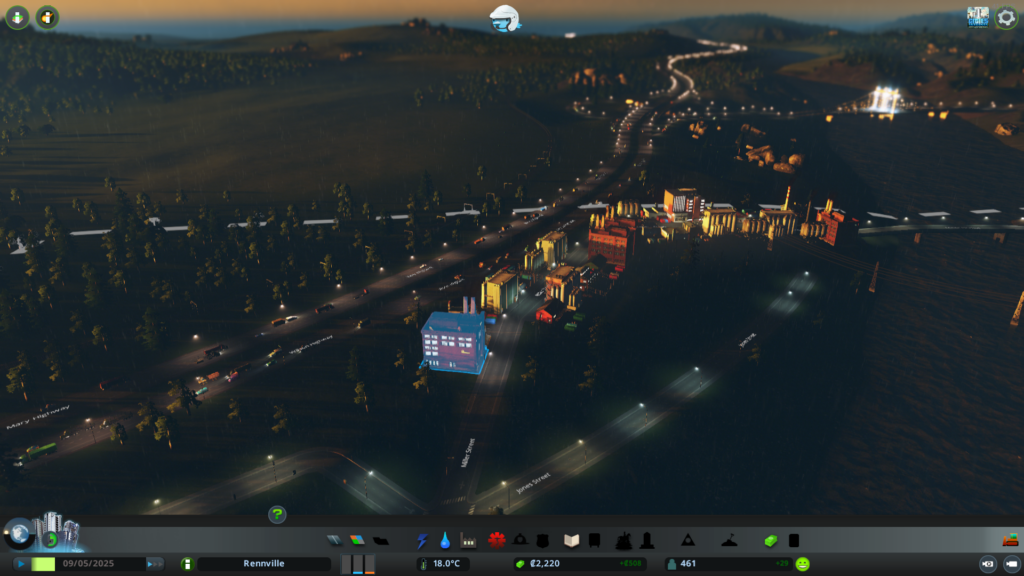Open the Zoning tool

click(x=357, y=540)
